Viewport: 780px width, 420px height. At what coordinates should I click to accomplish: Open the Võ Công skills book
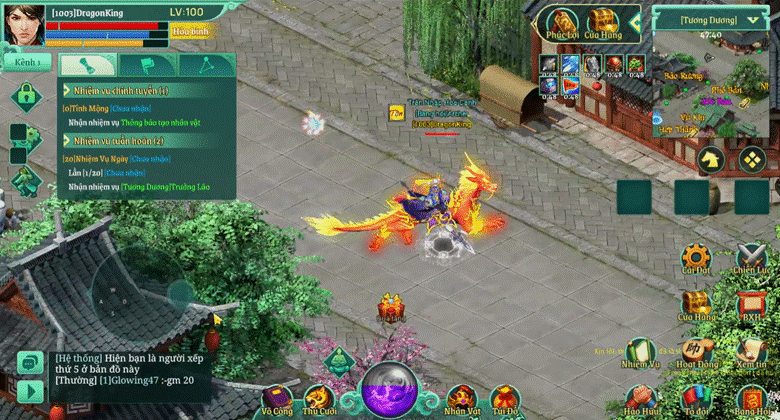(x=277, y=398)
